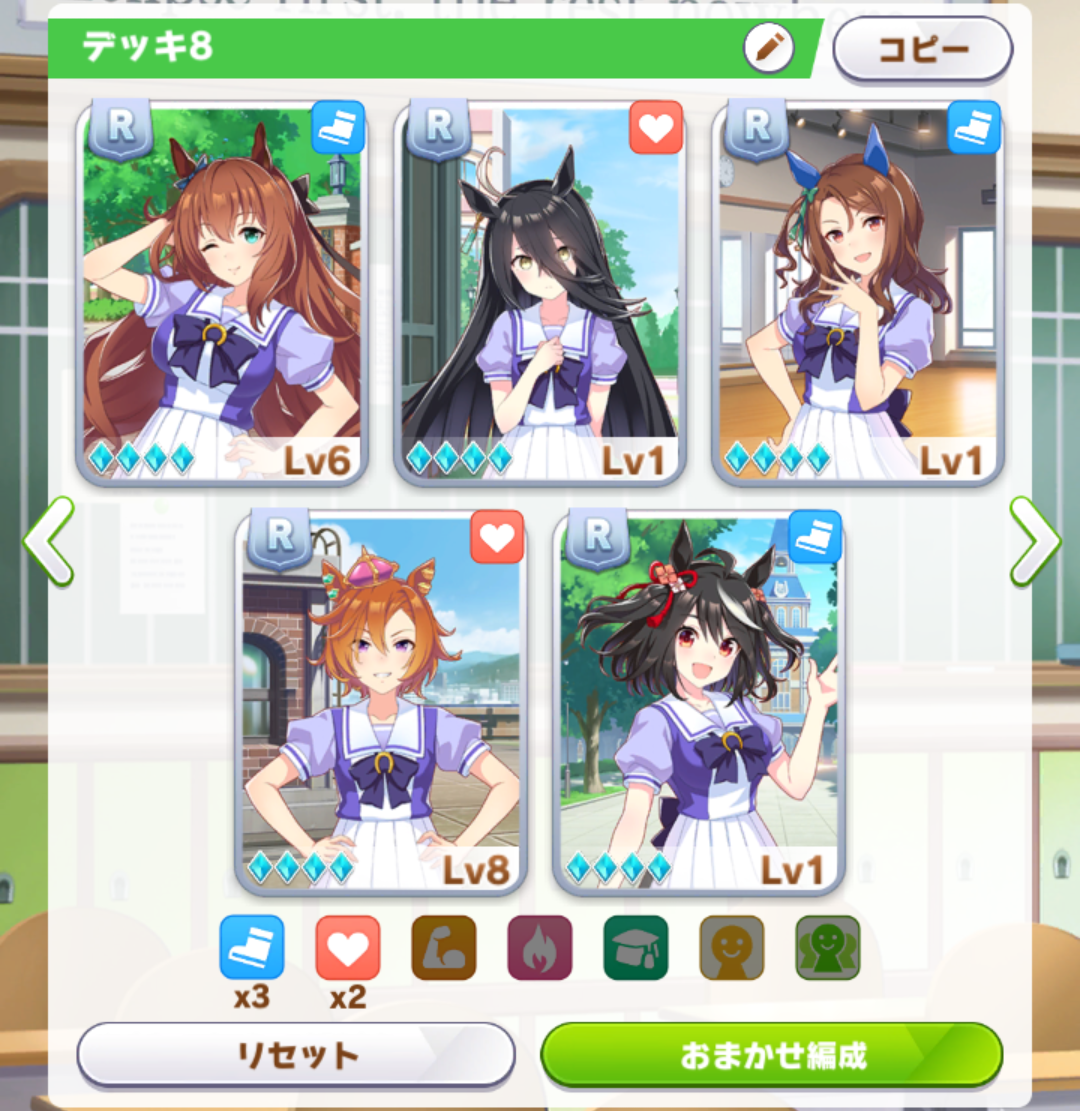Go to the previous deck with left arrow

pos(48,541)
